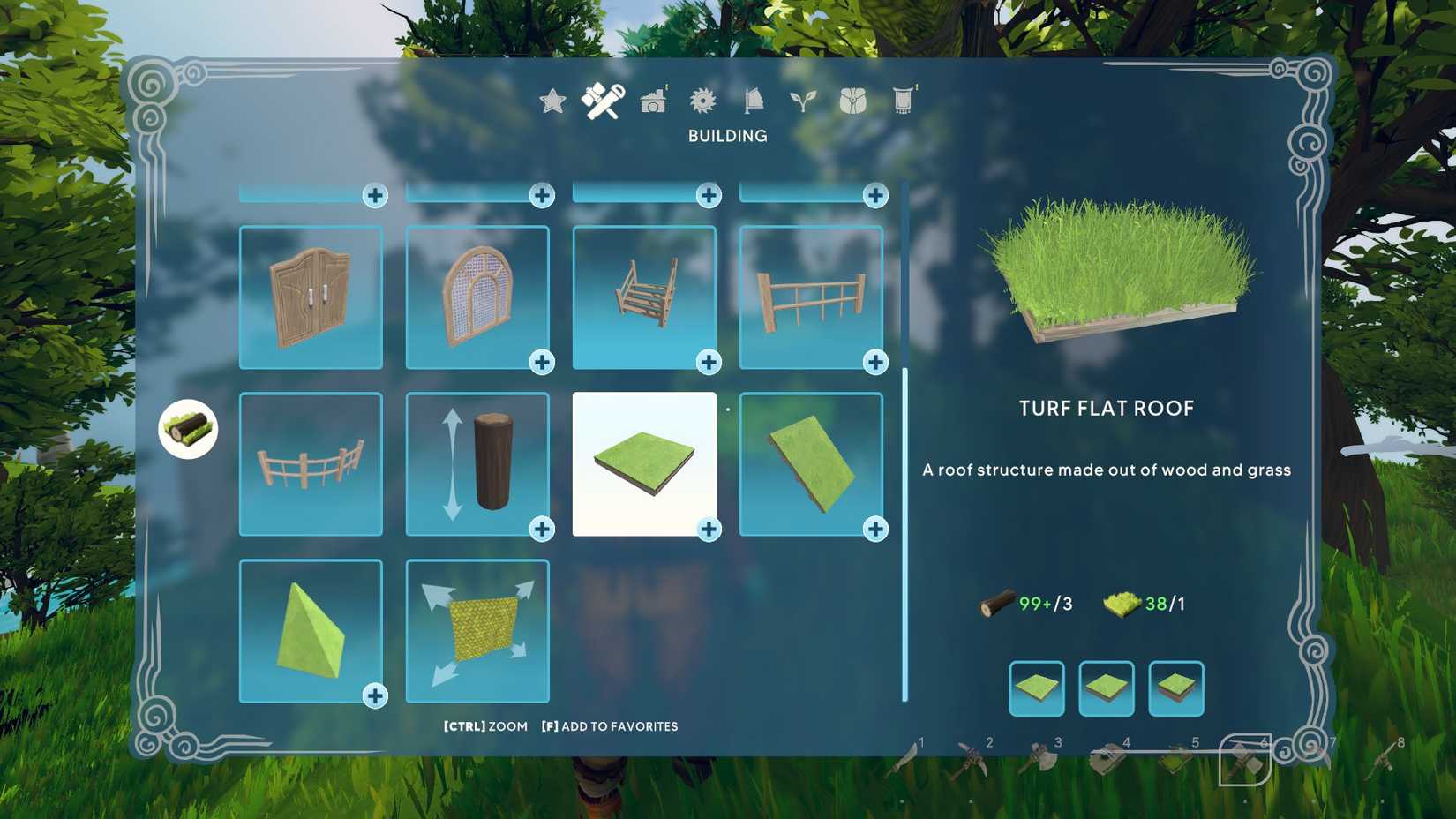Viewport: 1456px width, 819px height.
Task: Favorite the Turf Flat Roof using its plus button
Action: tap(709, 530)
